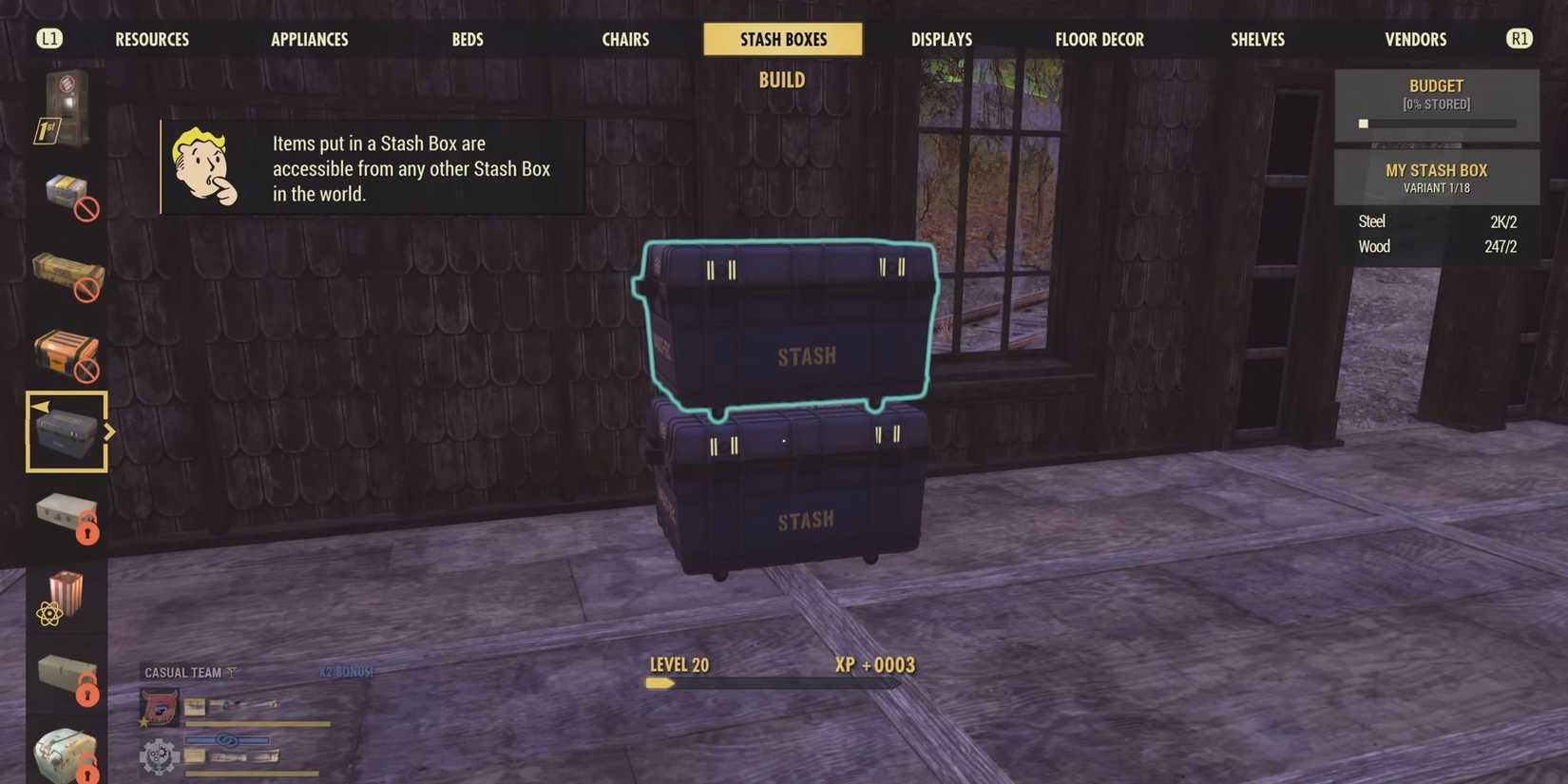Expand stash box variants with the right chevron arrow
The image size is (1568, 784).
pos(111,432)
